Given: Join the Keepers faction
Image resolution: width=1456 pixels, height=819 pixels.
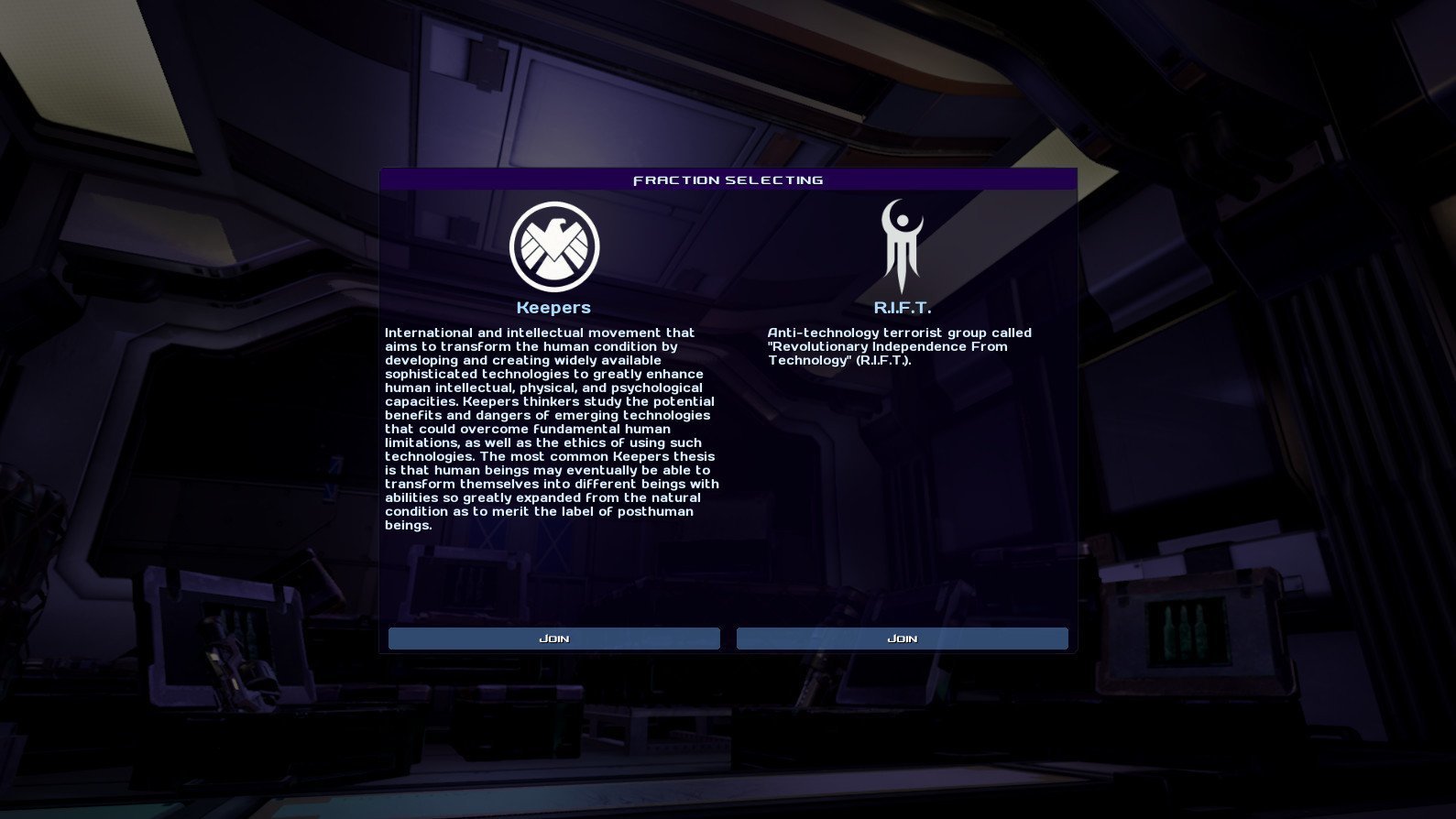Looking at the screenshot, I should point(553,639).
